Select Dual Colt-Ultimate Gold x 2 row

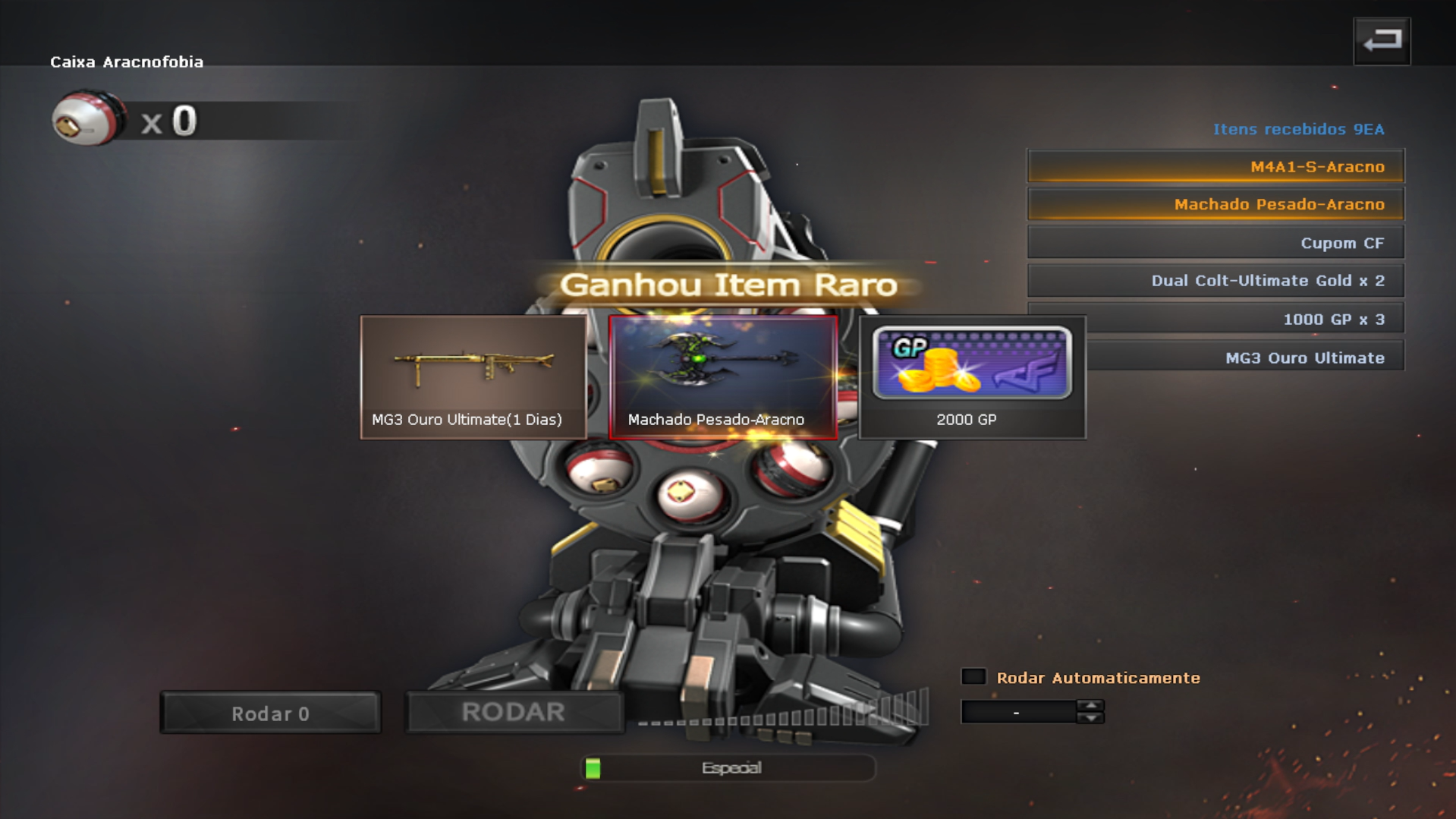pyautogui.click(x=1215, y=281)
